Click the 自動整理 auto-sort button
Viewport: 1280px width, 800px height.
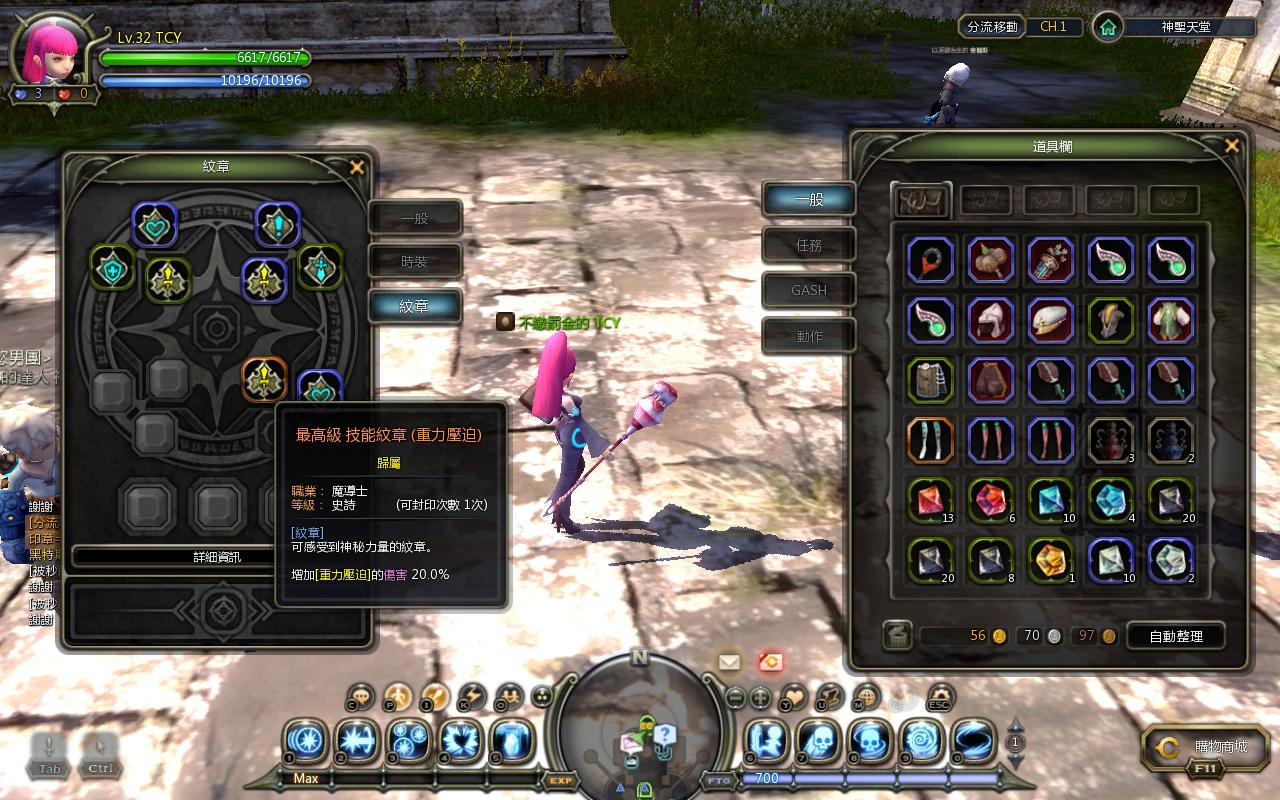click(1176, 636)
